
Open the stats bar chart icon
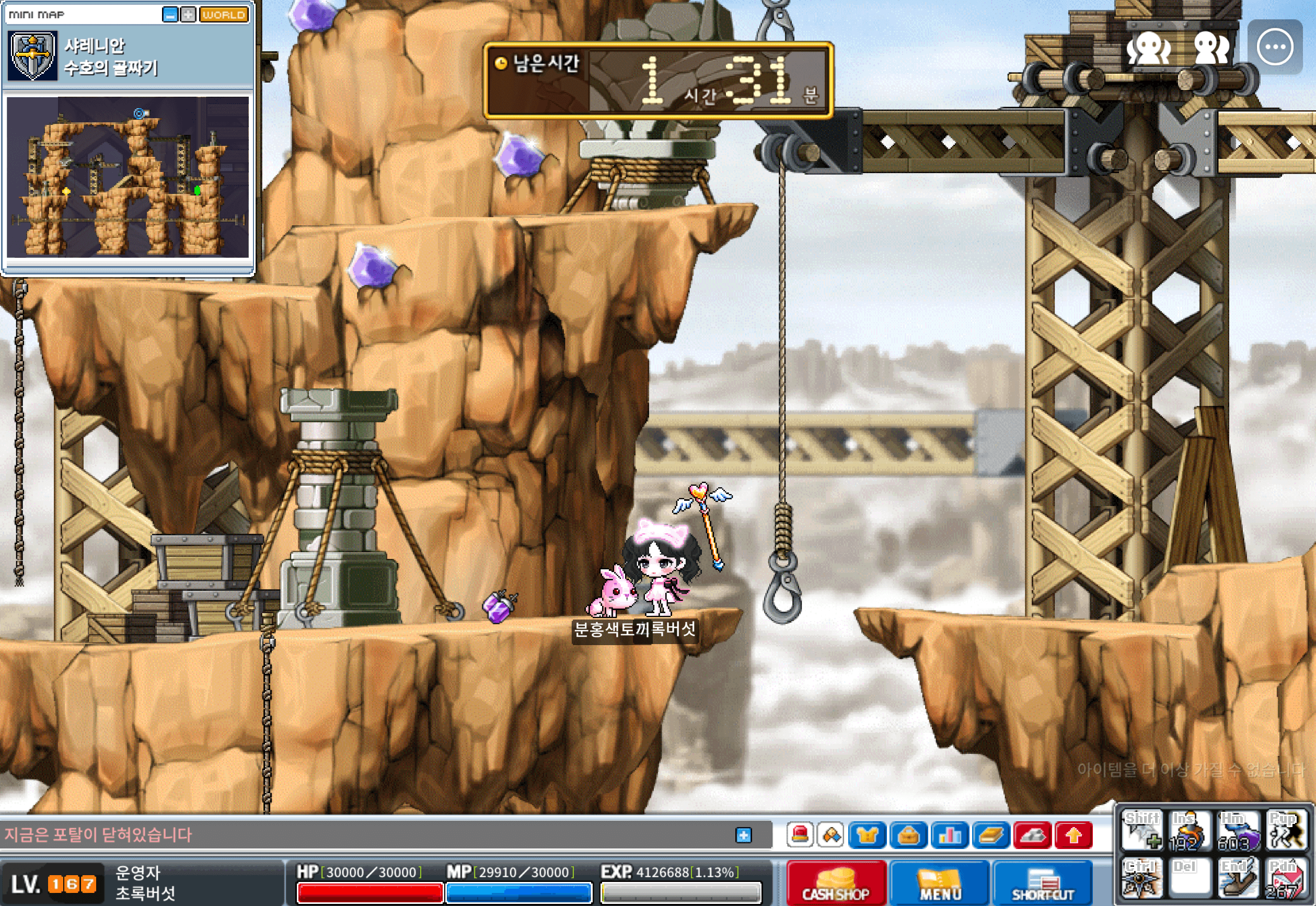click(950, 835)
